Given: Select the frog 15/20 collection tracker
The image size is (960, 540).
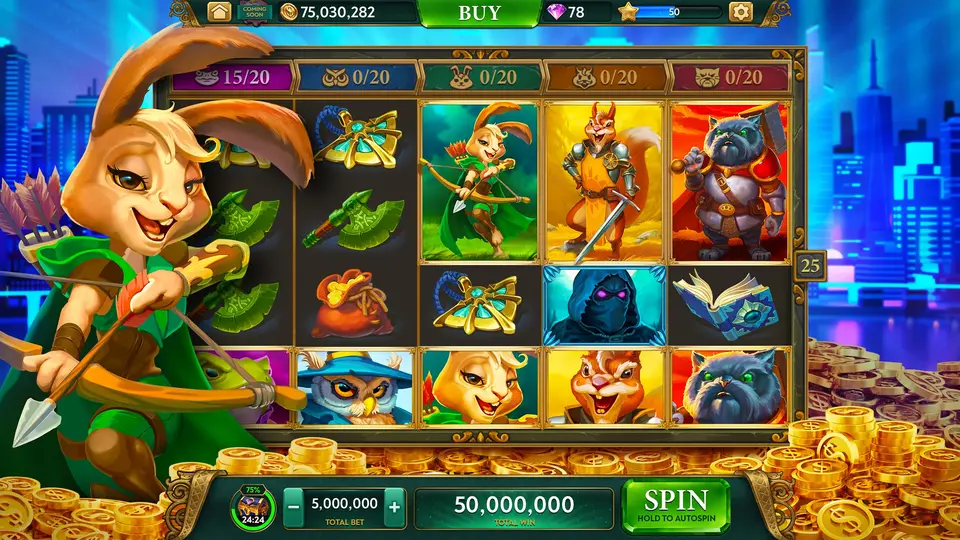Looking at the screenshot, I should coord(234,77).
